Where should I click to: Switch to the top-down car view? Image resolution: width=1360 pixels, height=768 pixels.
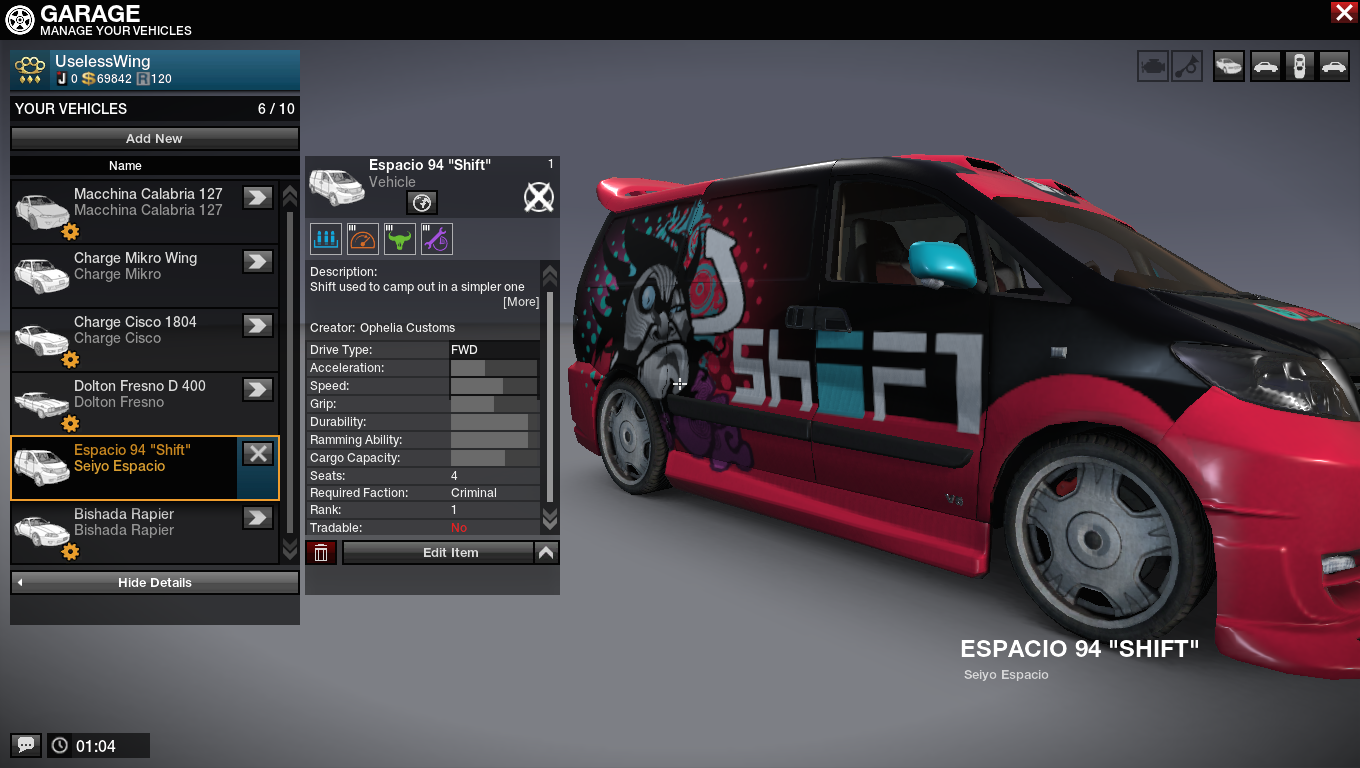[1299, 67]
